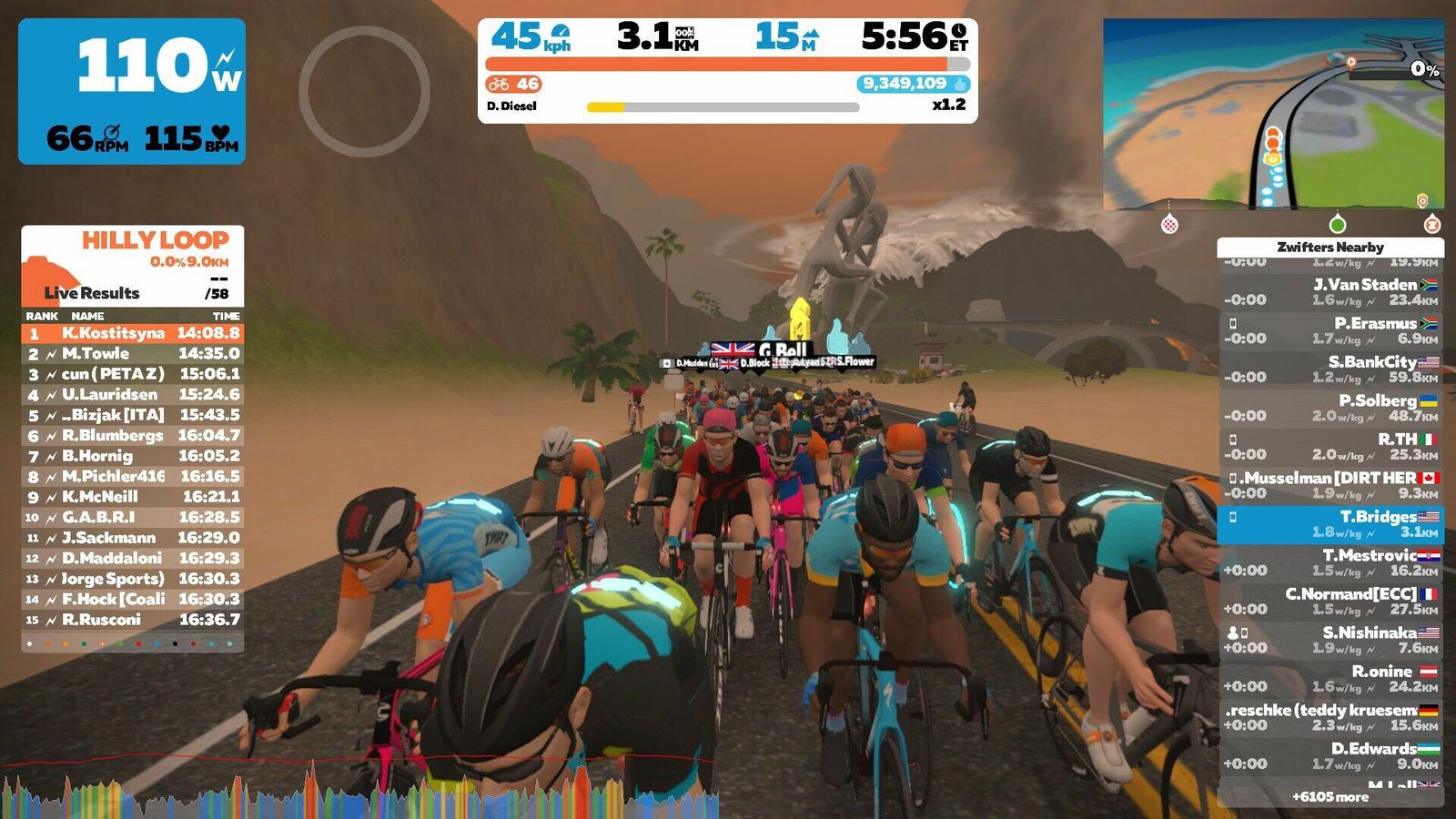1456x819 pixels.
Task: Select R.Rusconi in Live Results
Action: click(x=133, y=620)
